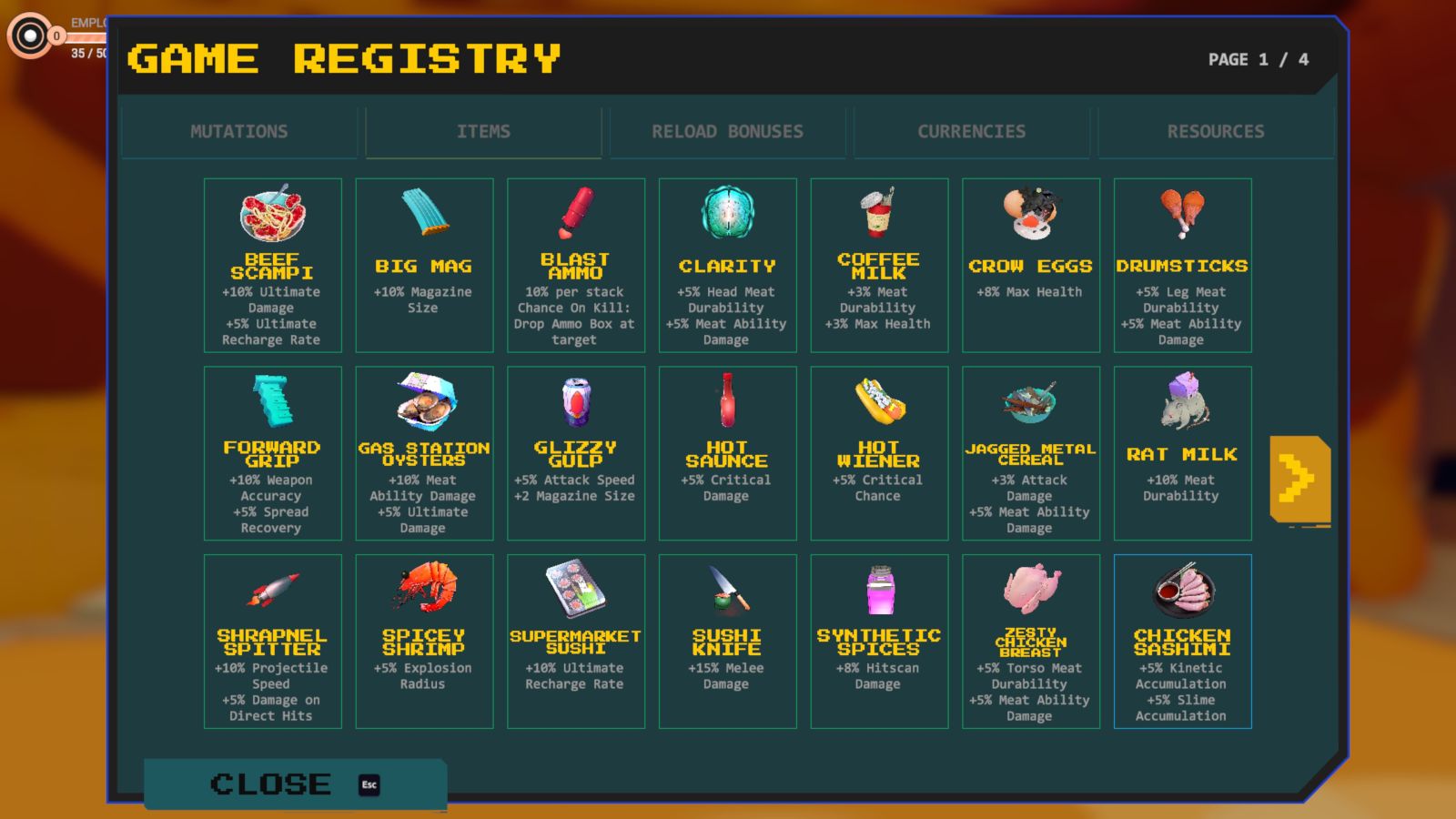
Task: Select the Rat Milk card
Action: click(x=1182, y=453)
